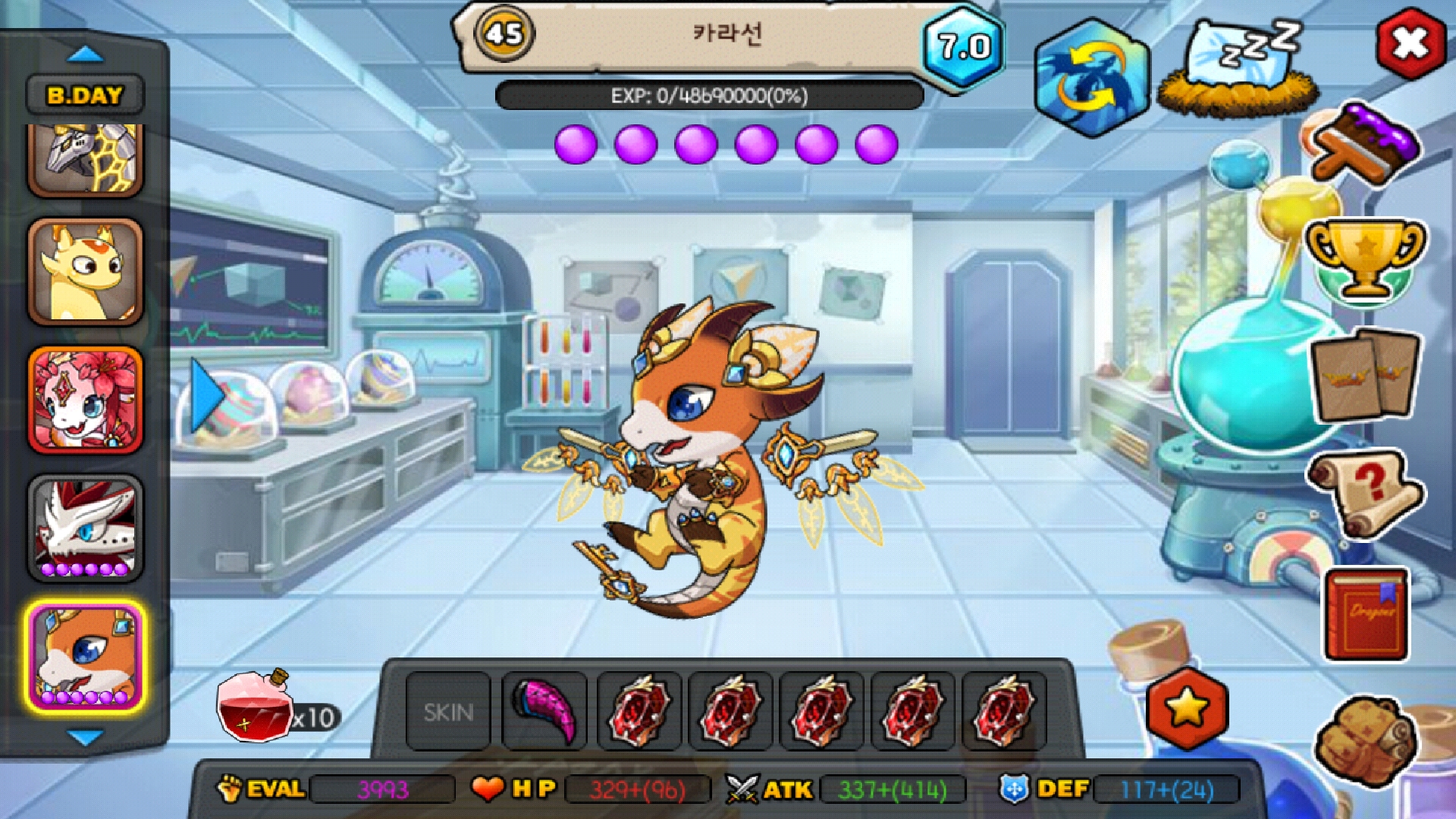Open the purple paint brush tool
1456x819 pixels.
click(x=1365, y=144)
